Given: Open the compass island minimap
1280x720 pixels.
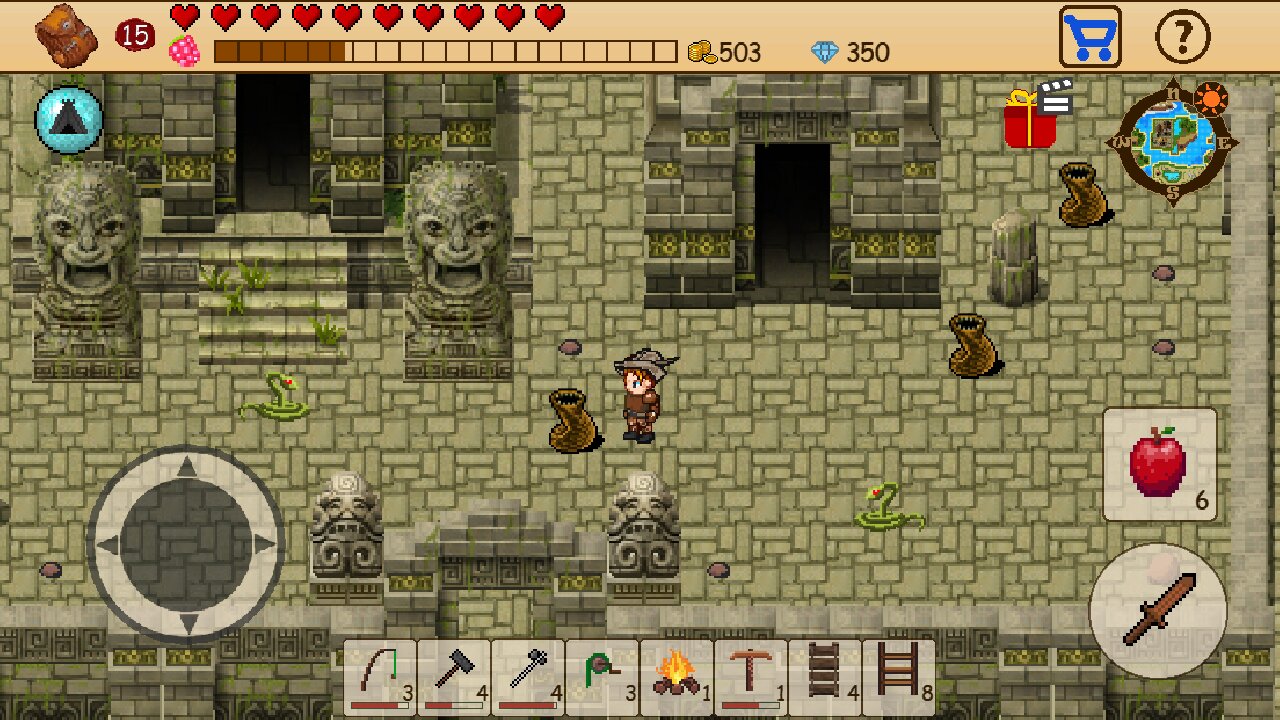Looking at the screenshot, I should tap(1172, 142).
